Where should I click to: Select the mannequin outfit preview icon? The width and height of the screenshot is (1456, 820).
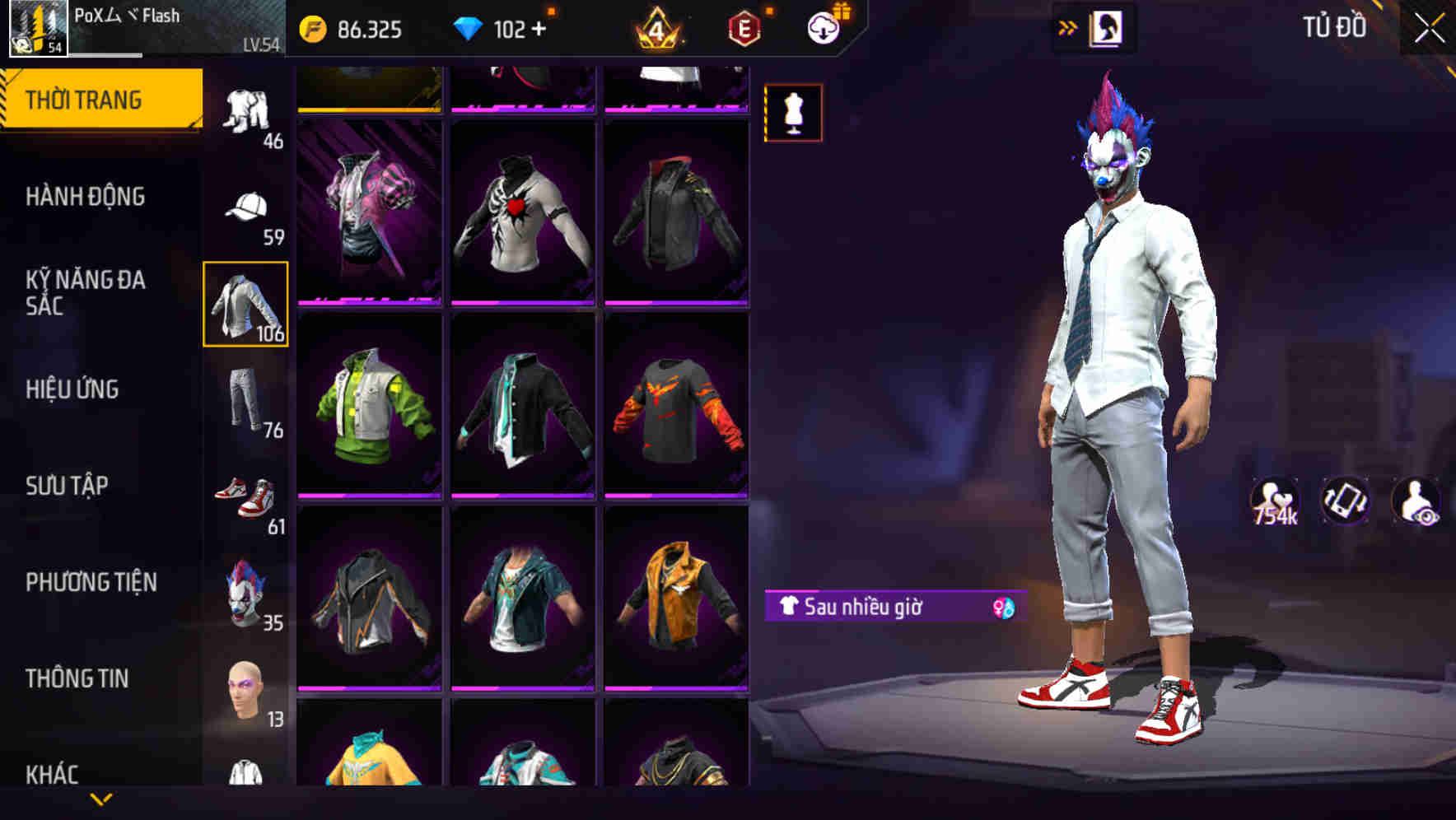793,113
